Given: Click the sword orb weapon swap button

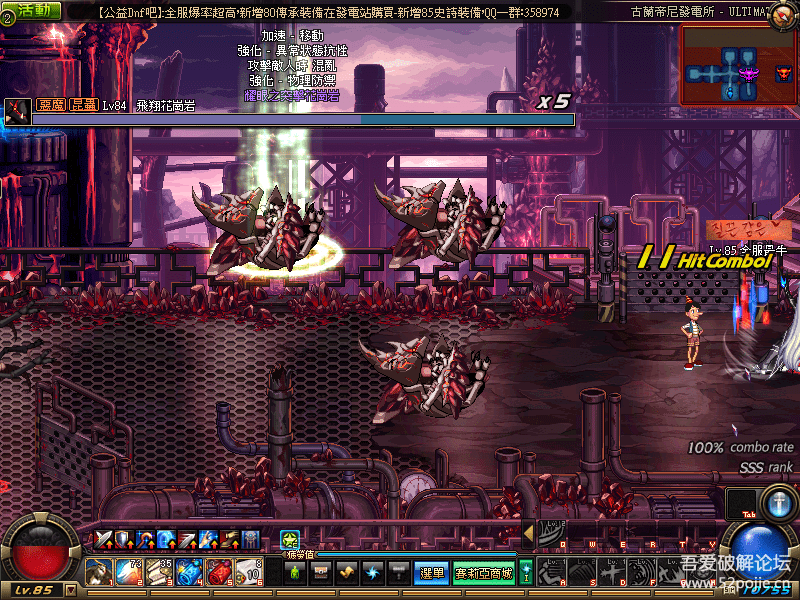Looking at the screenshot, I should (778, 501).
